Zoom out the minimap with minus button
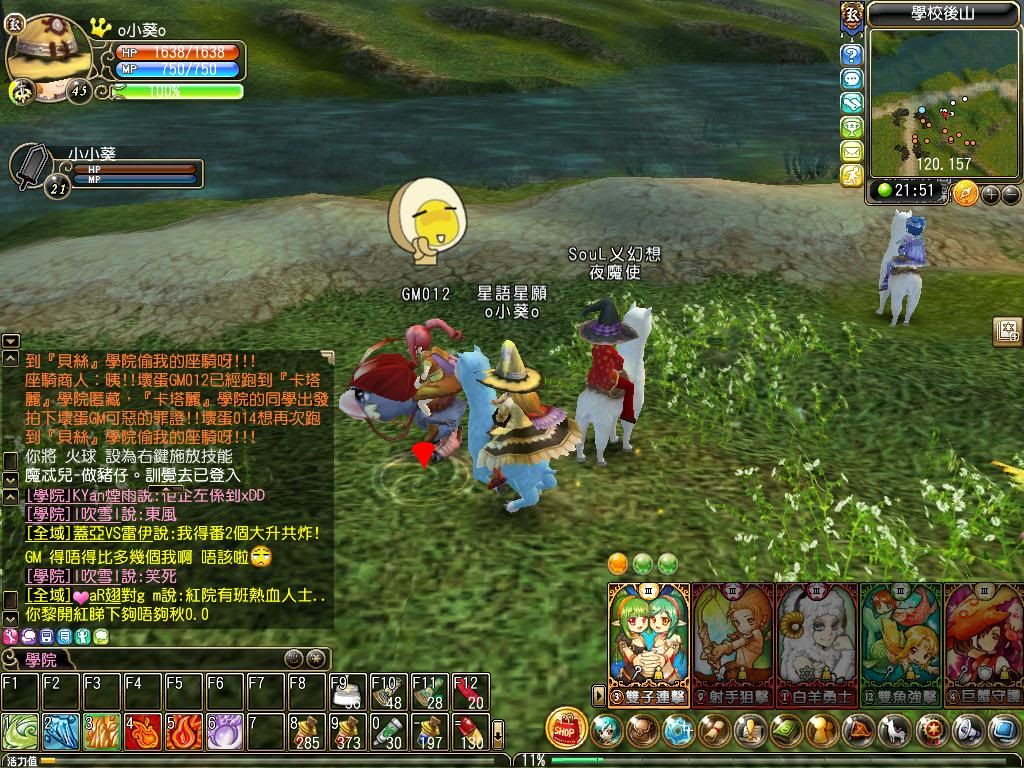The height and width of the screenshot is (768, 1024). tap(1010, 194)
